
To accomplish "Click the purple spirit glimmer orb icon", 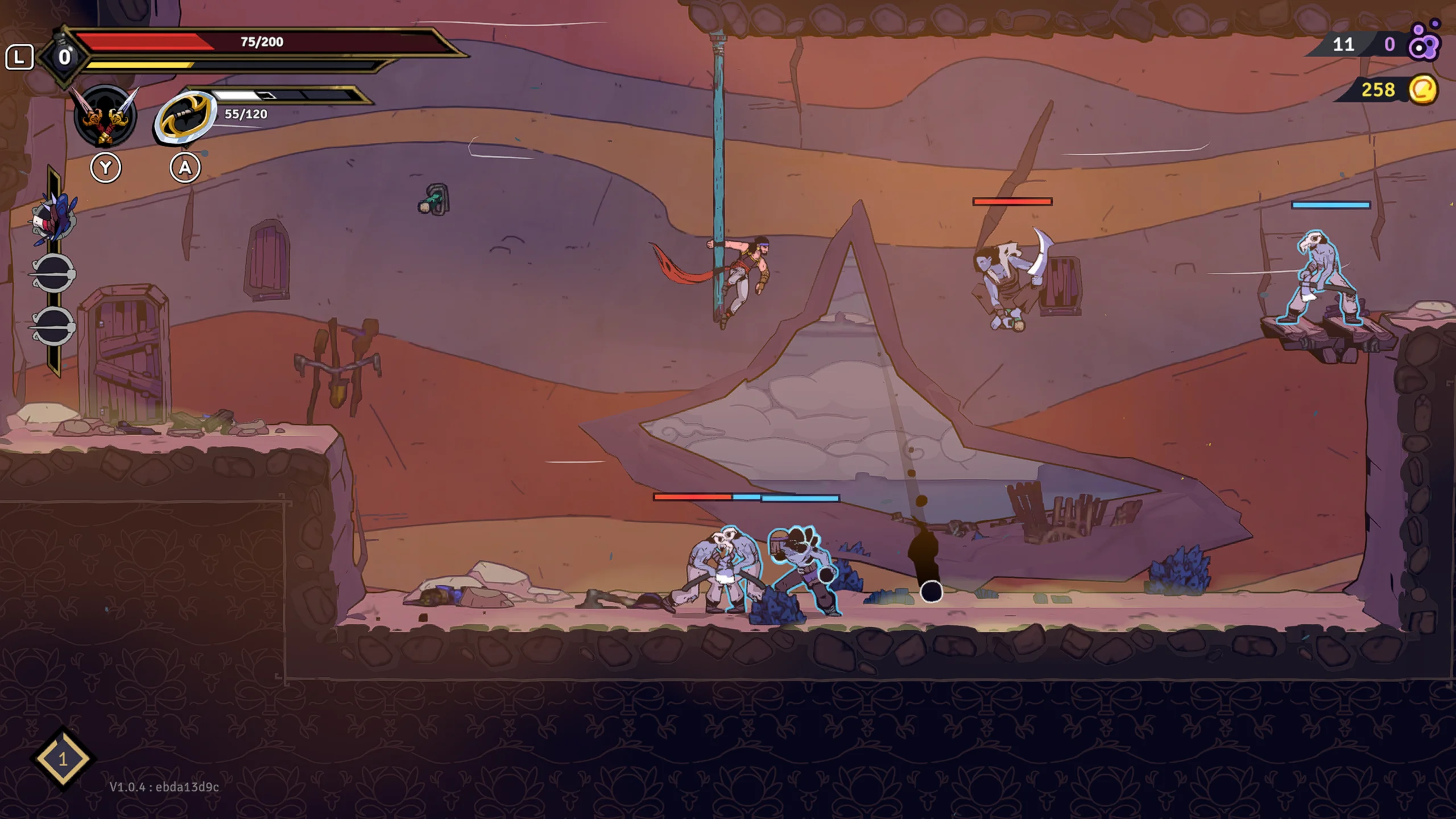I will pyautogui.click(x=1424, y=43).
